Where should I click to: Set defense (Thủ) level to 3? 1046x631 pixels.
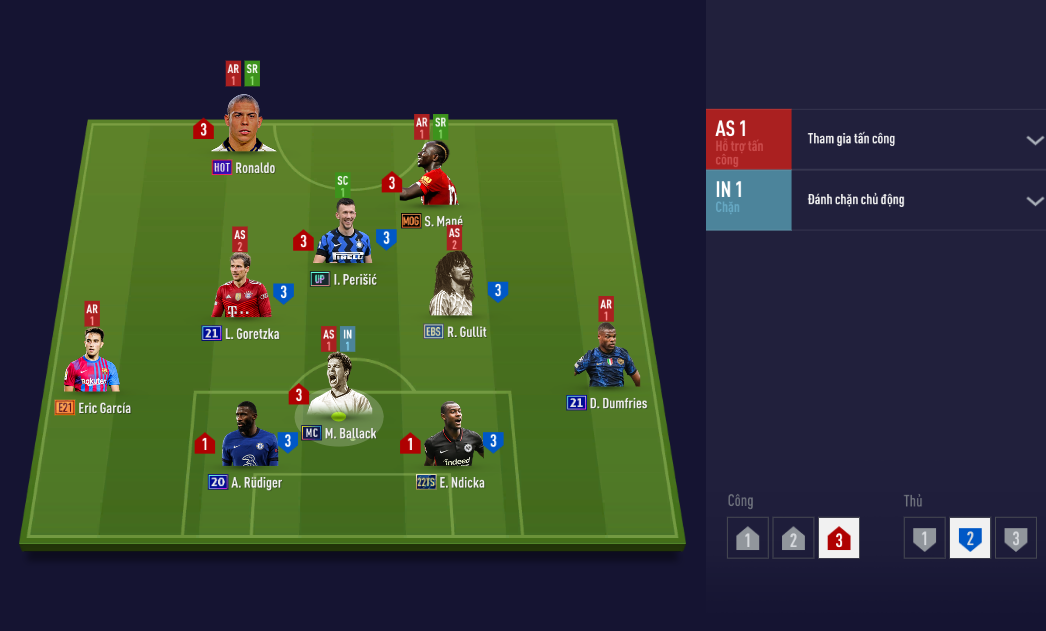(x=1015, y=538)
